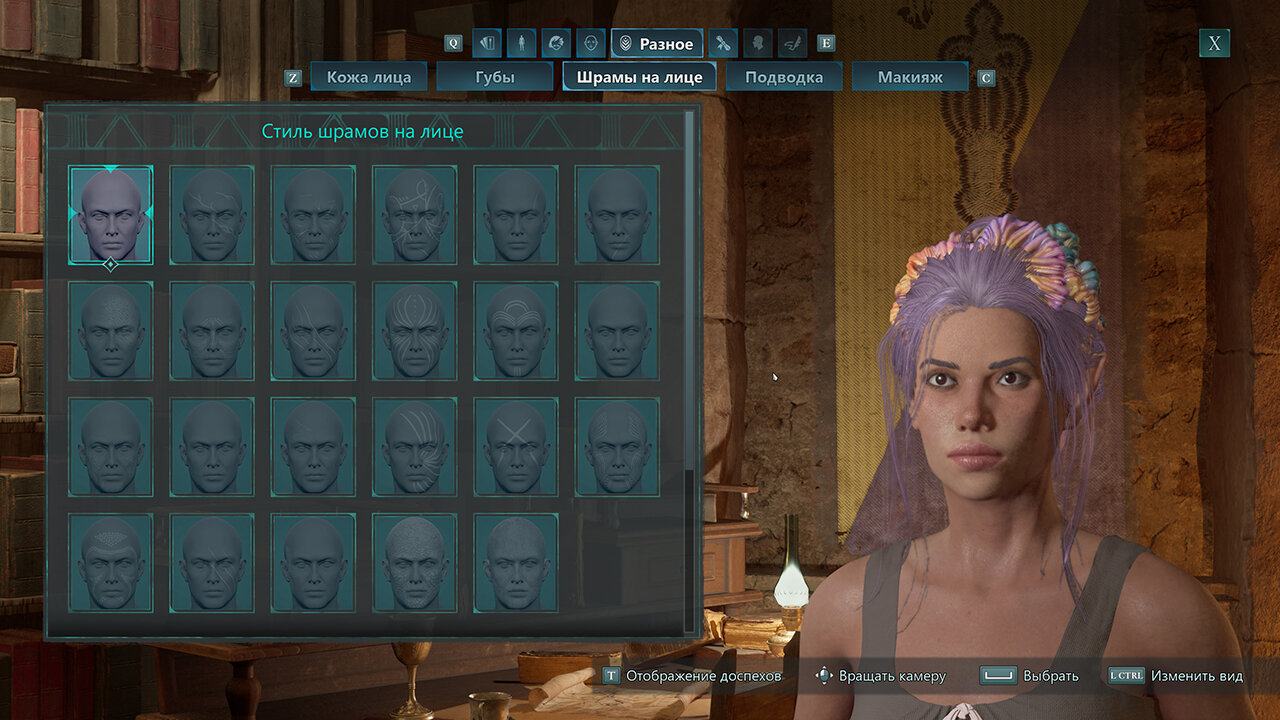Select the last full-face textured scar thumbnail
This screenshot has width=1280, height=720.
516,562
